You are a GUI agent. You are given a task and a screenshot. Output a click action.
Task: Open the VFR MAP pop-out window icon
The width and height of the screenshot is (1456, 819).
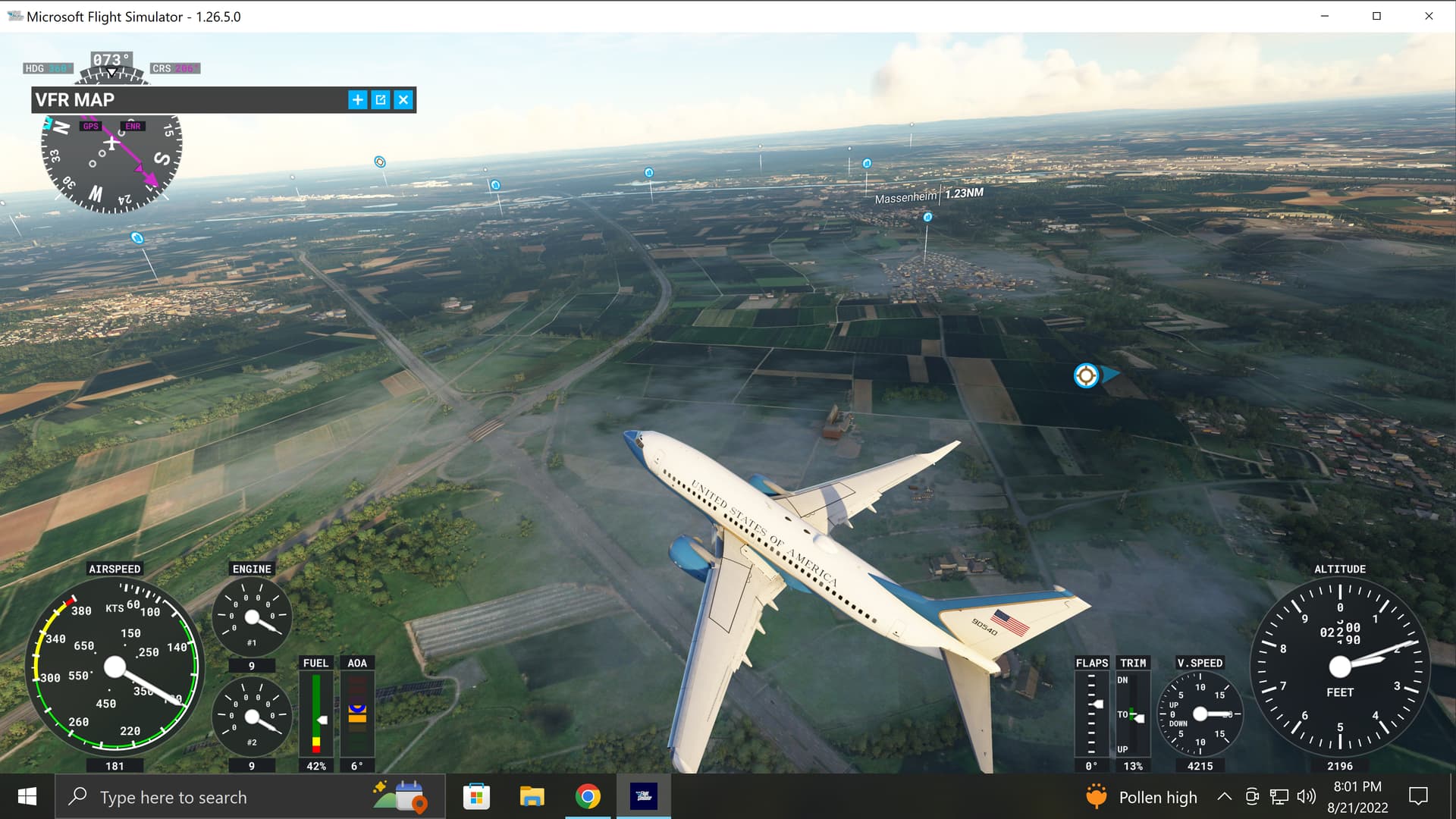(x=380, y=99)
